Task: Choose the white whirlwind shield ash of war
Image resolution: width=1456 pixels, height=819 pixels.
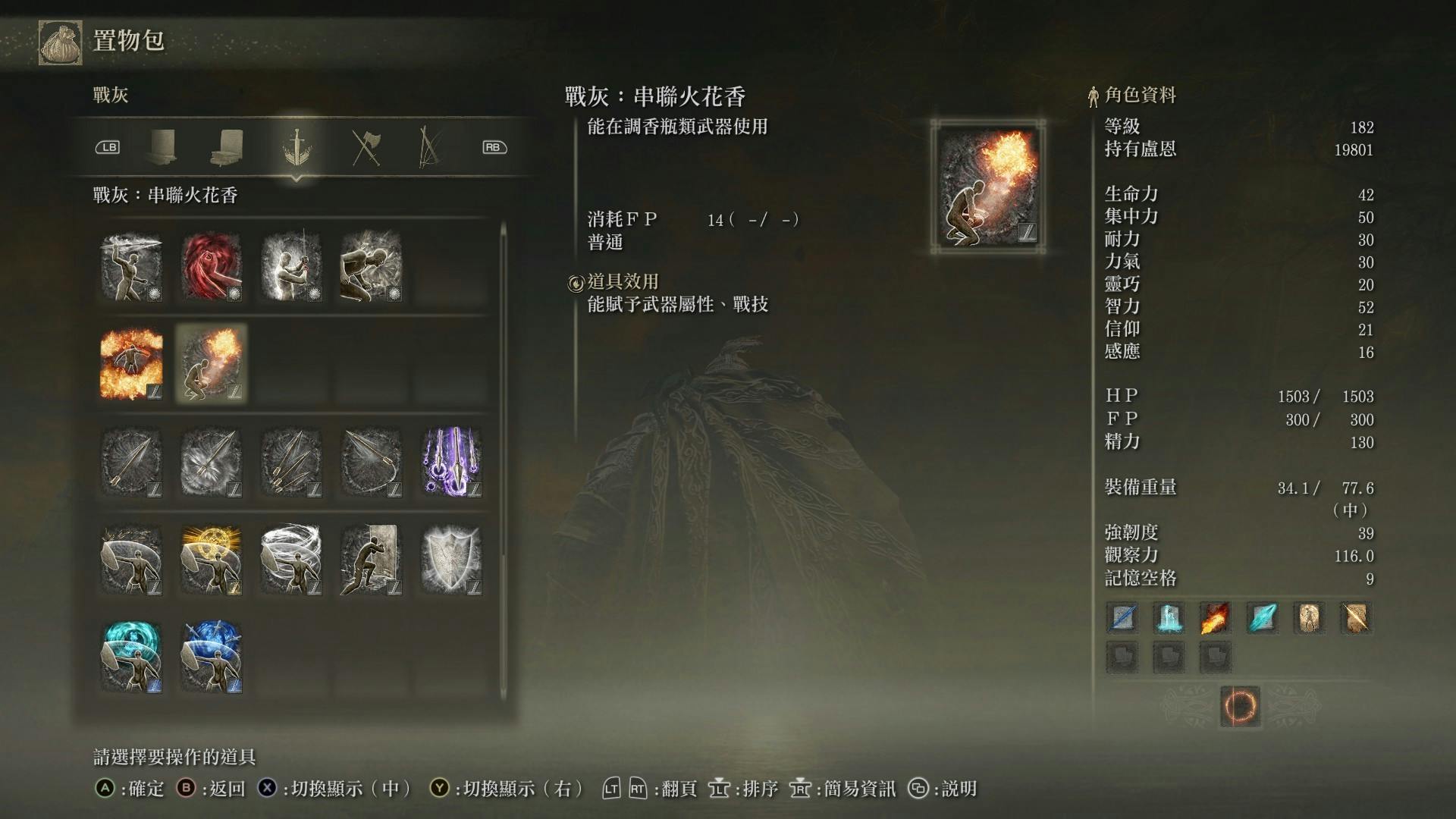Action: [291, 561]
